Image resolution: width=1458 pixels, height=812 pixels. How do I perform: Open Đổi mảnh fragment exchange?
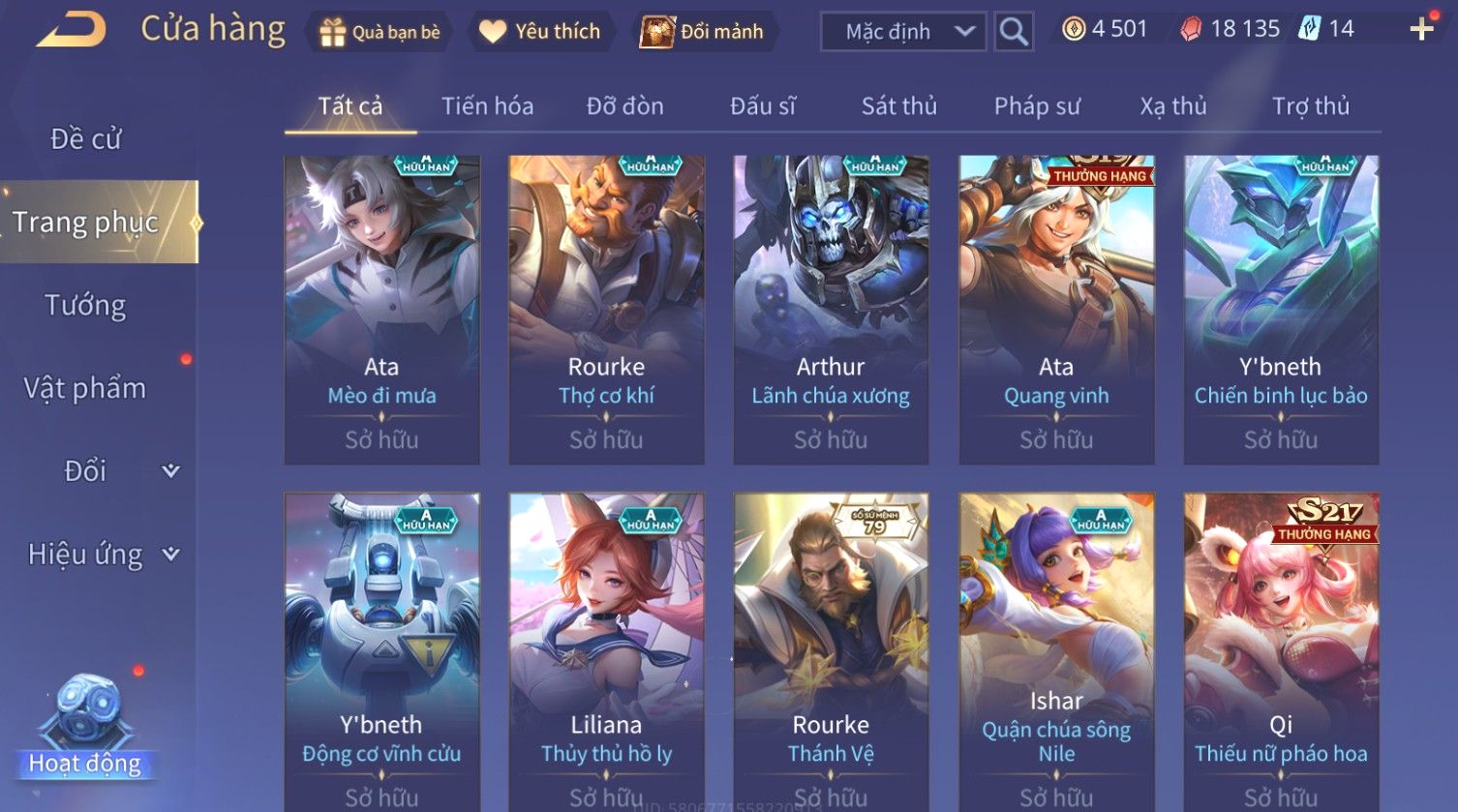click(x=704, y=32)
